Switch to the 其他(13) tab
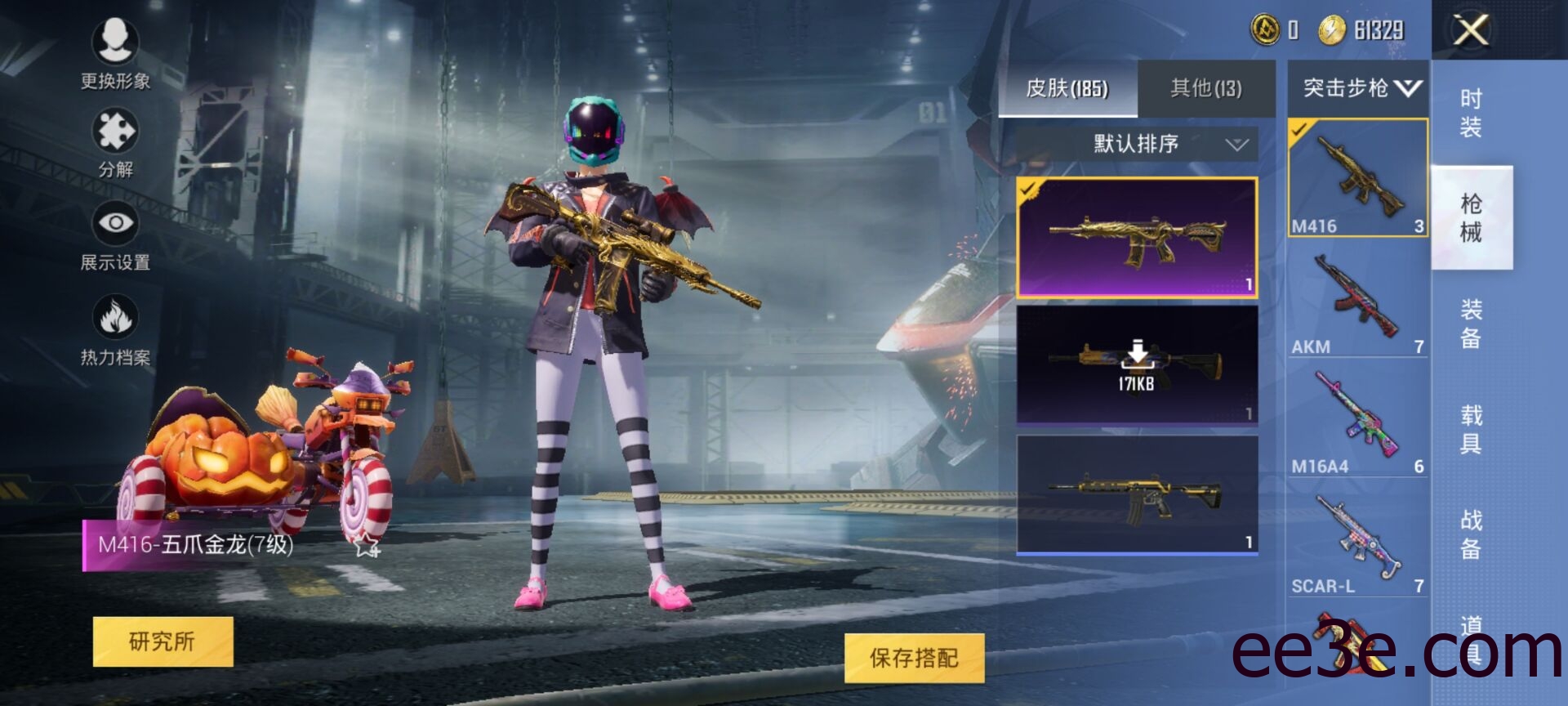The image size is (1568, 706). 1205,88
